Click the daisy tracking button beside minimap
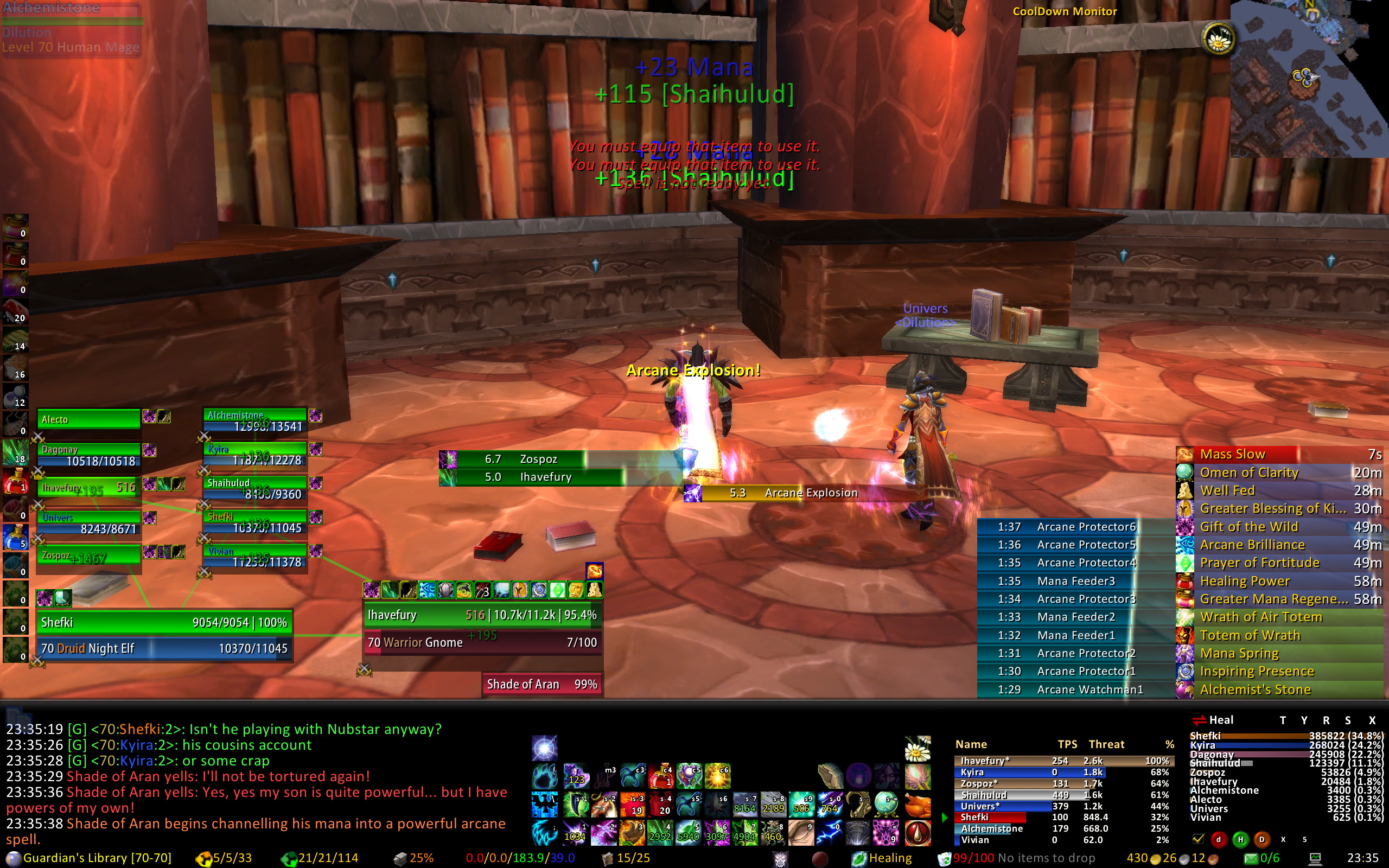Screen dimensions: 1389x868 [1217, 39]
